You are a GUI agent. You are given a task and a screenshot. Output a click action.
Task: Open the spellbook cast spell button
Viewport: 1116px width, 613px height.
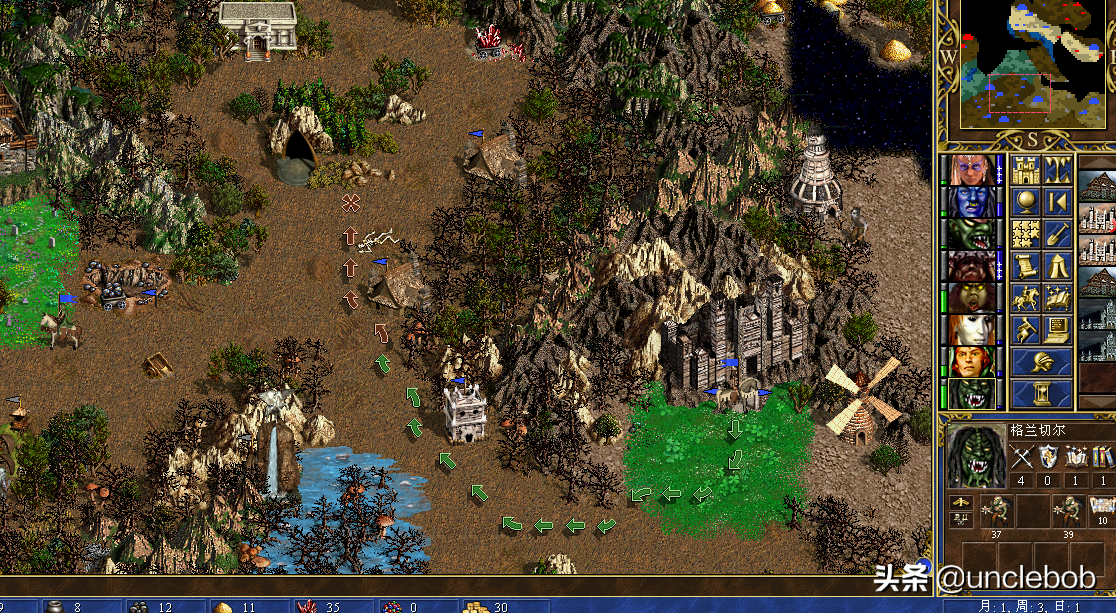1058,298
